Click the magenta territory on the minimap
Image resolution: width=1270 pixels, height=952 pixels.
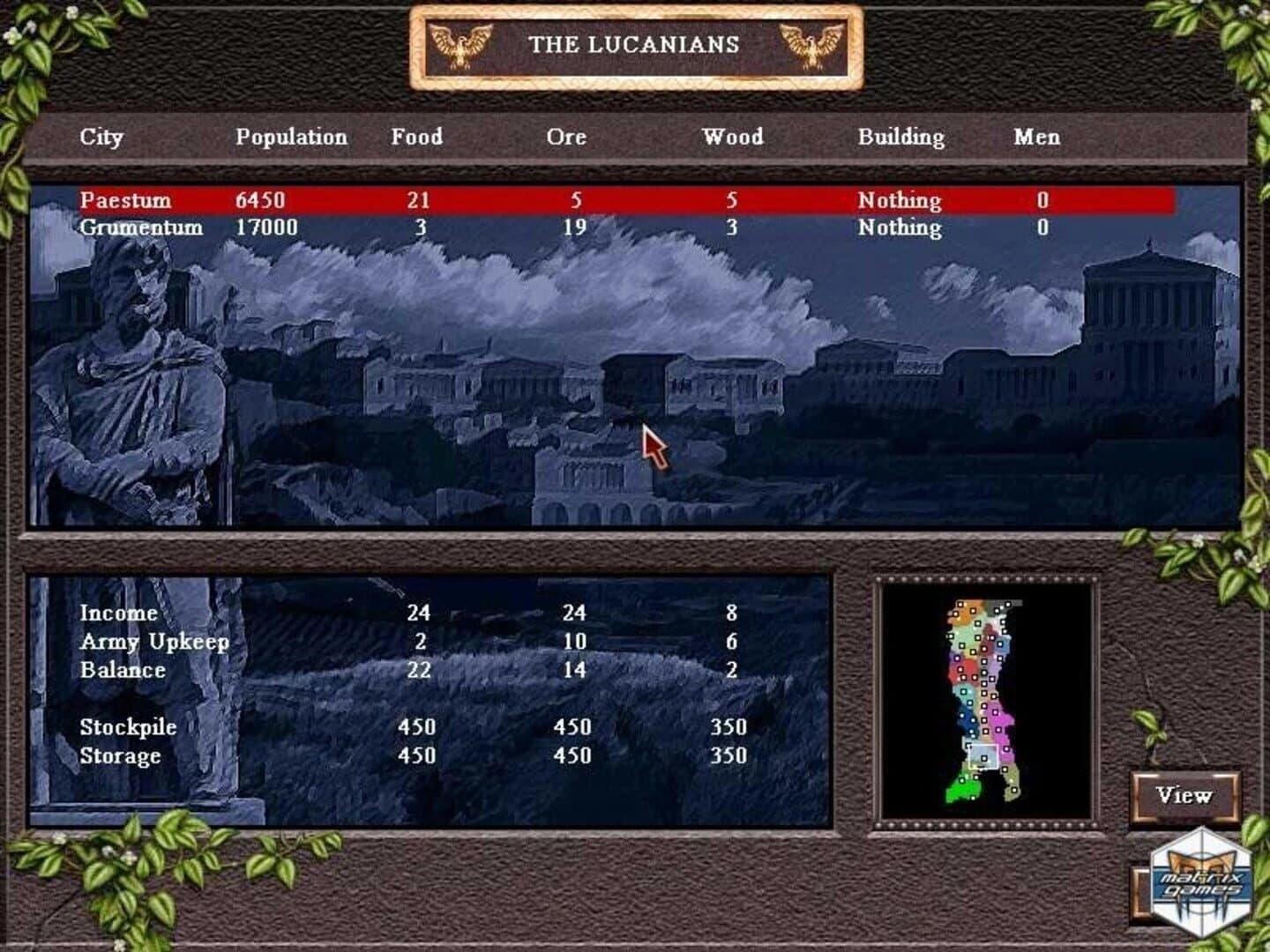[1003, 720]
